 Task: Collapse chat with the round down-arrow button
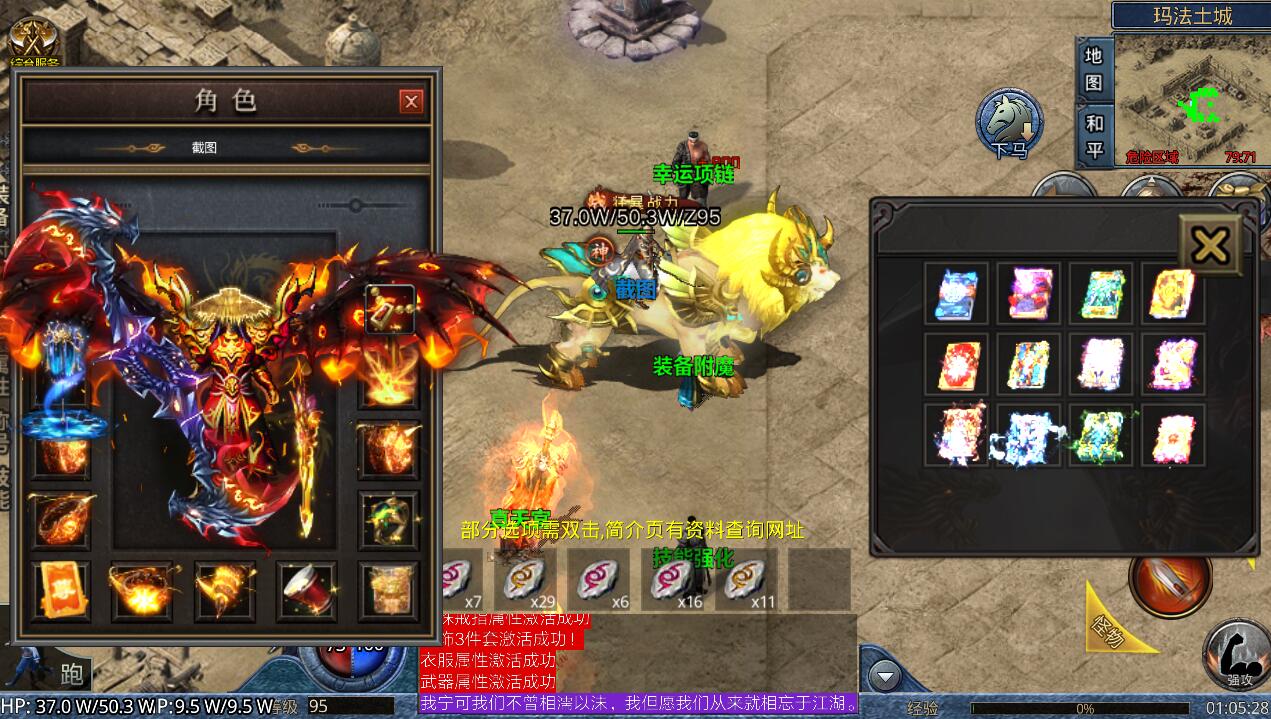pyautogui.click(x=884, y=677)
